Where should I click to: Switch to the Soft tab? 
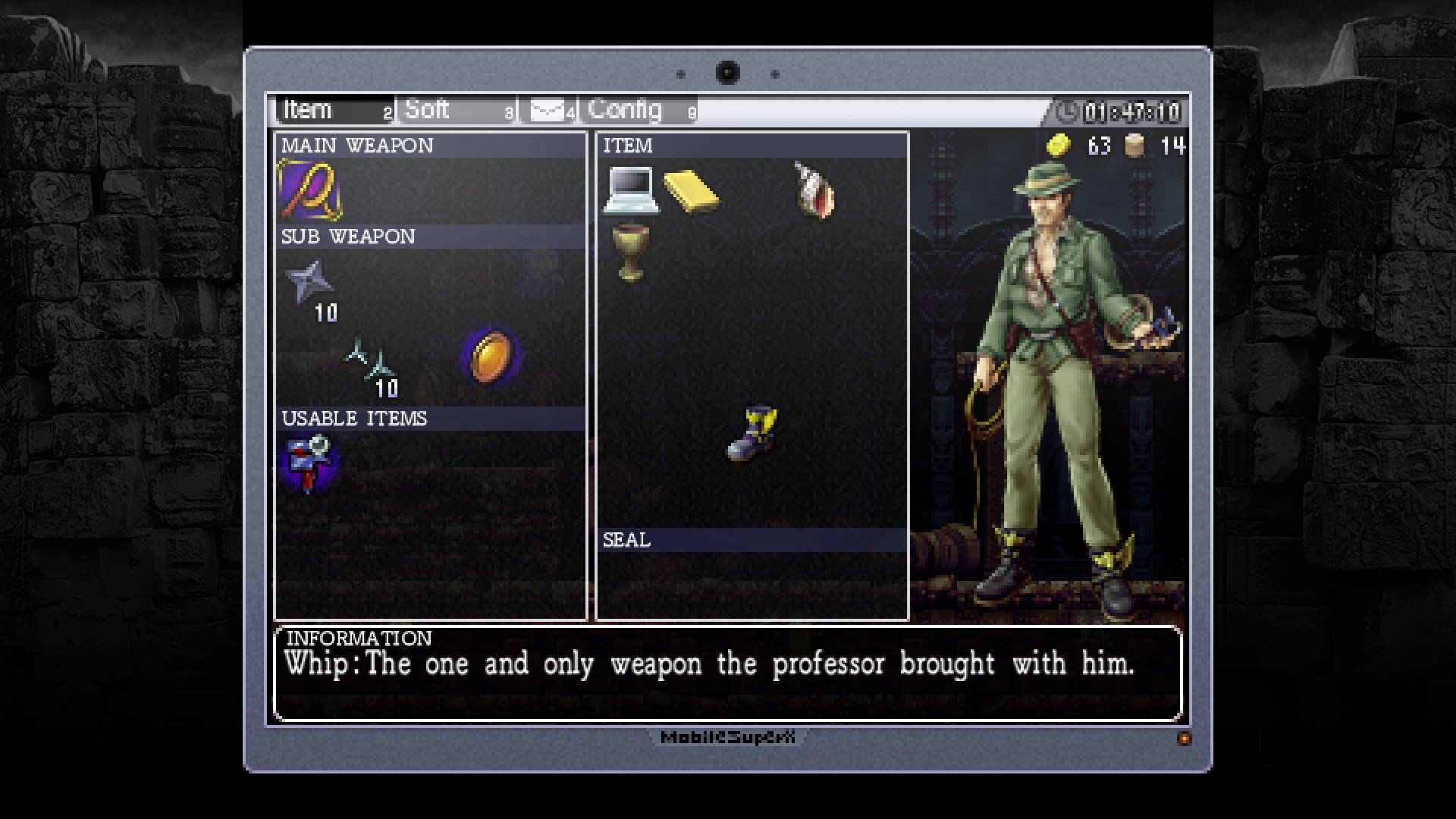coord(428,109)
